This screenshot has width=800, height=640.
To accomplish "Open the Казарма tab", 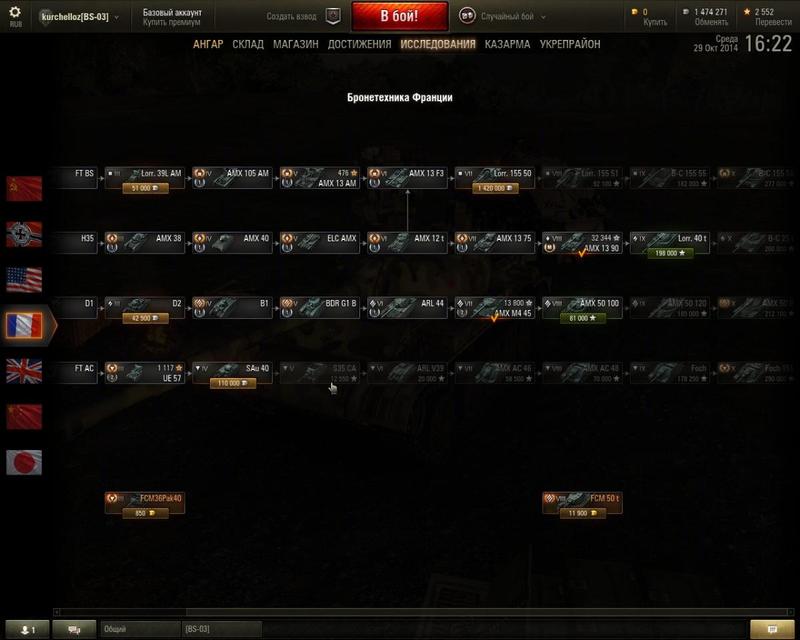I will point(507,44).
